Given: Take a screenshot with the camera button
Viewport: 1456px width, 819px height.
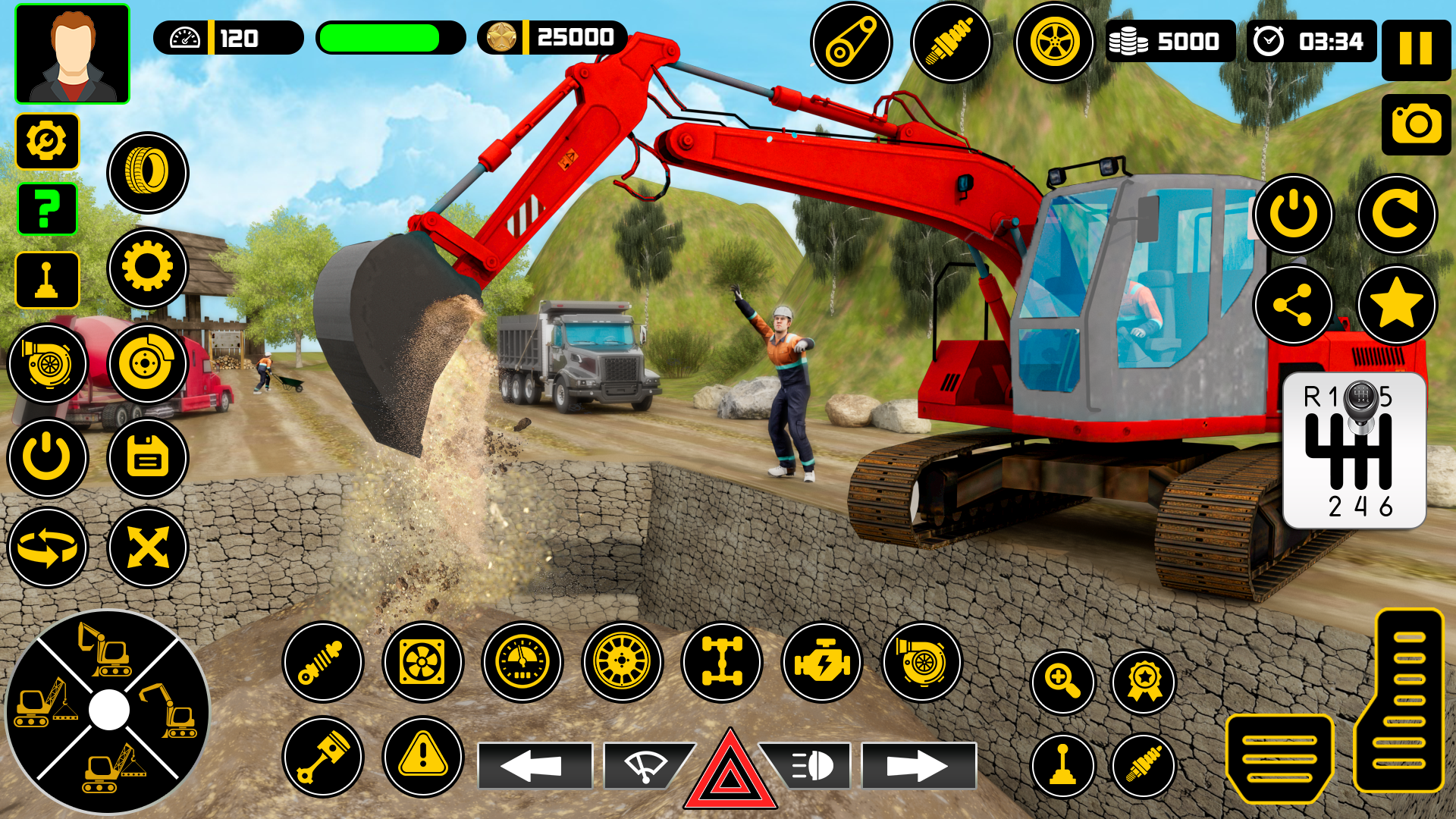Looking at the screenshot, I should (1415, 126).
